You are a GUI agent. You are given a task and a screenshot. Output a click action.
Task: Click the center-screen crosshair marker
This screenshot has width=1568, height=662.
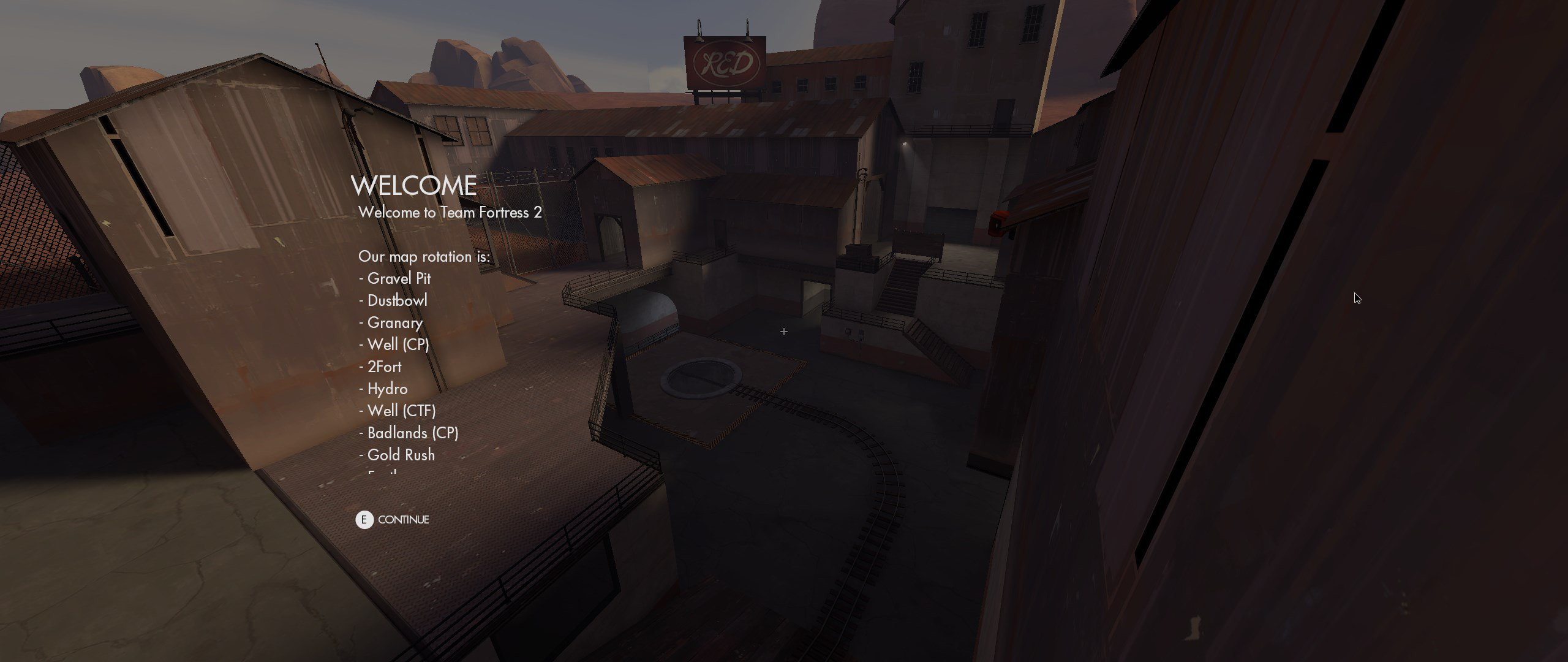tap(784, 332)
